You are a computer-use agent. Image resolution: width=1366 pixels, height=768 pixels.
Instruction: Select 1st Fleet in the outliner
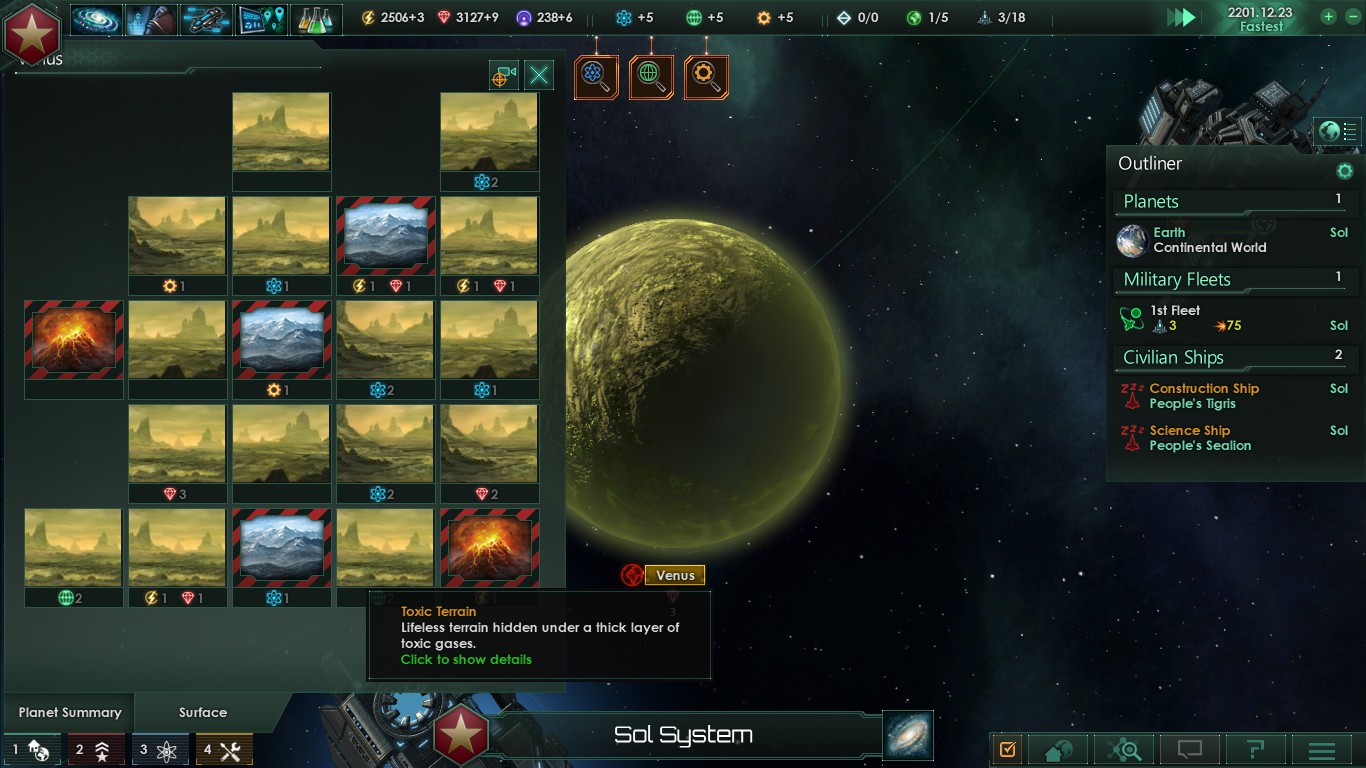pyautogui.click(x=1175, y=318)
